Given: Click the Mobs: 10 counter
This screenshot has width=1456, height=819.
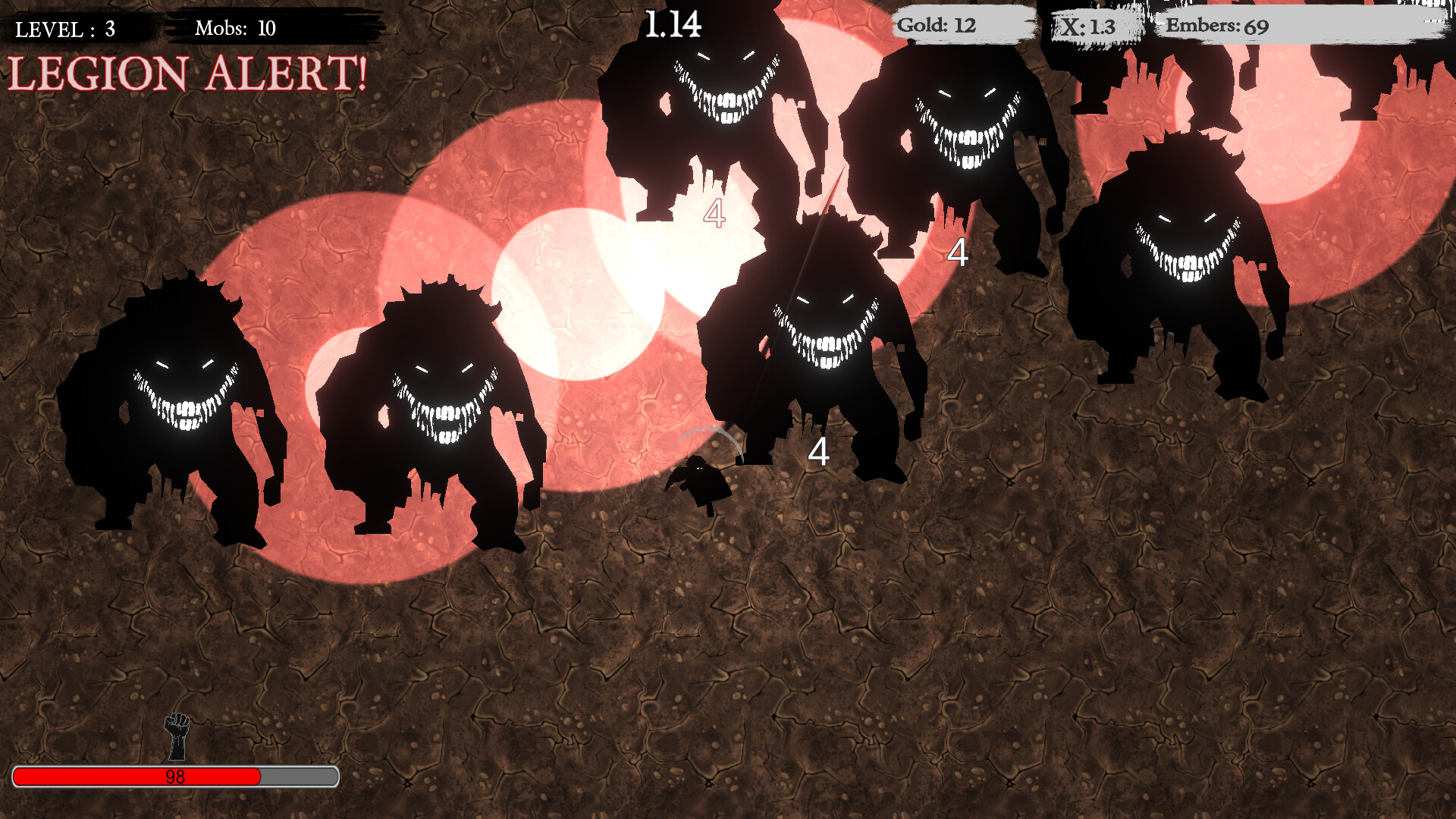Looking at the screenshot, I should coord(235,29).
